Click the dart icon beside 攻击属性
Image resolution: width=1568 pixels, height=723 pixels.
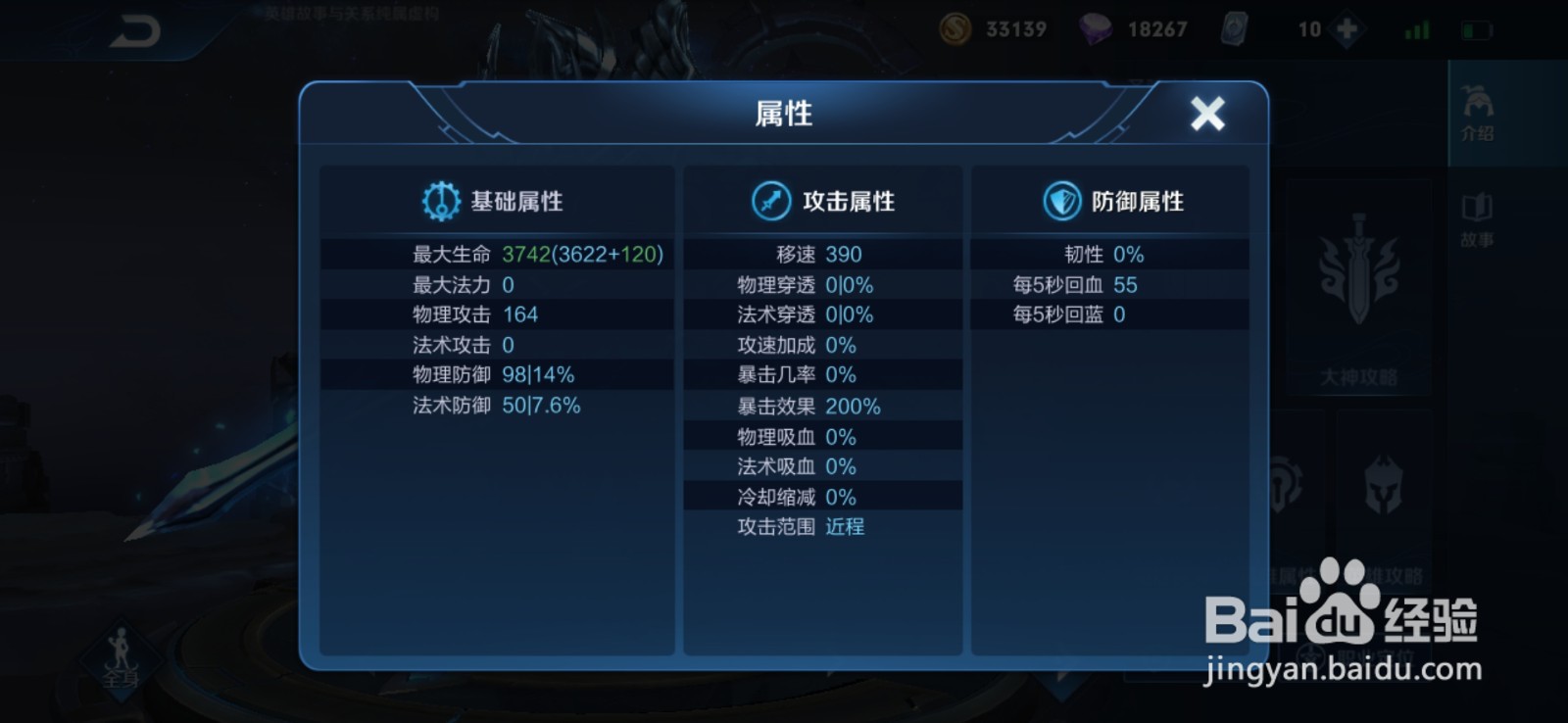click(772, 201)
